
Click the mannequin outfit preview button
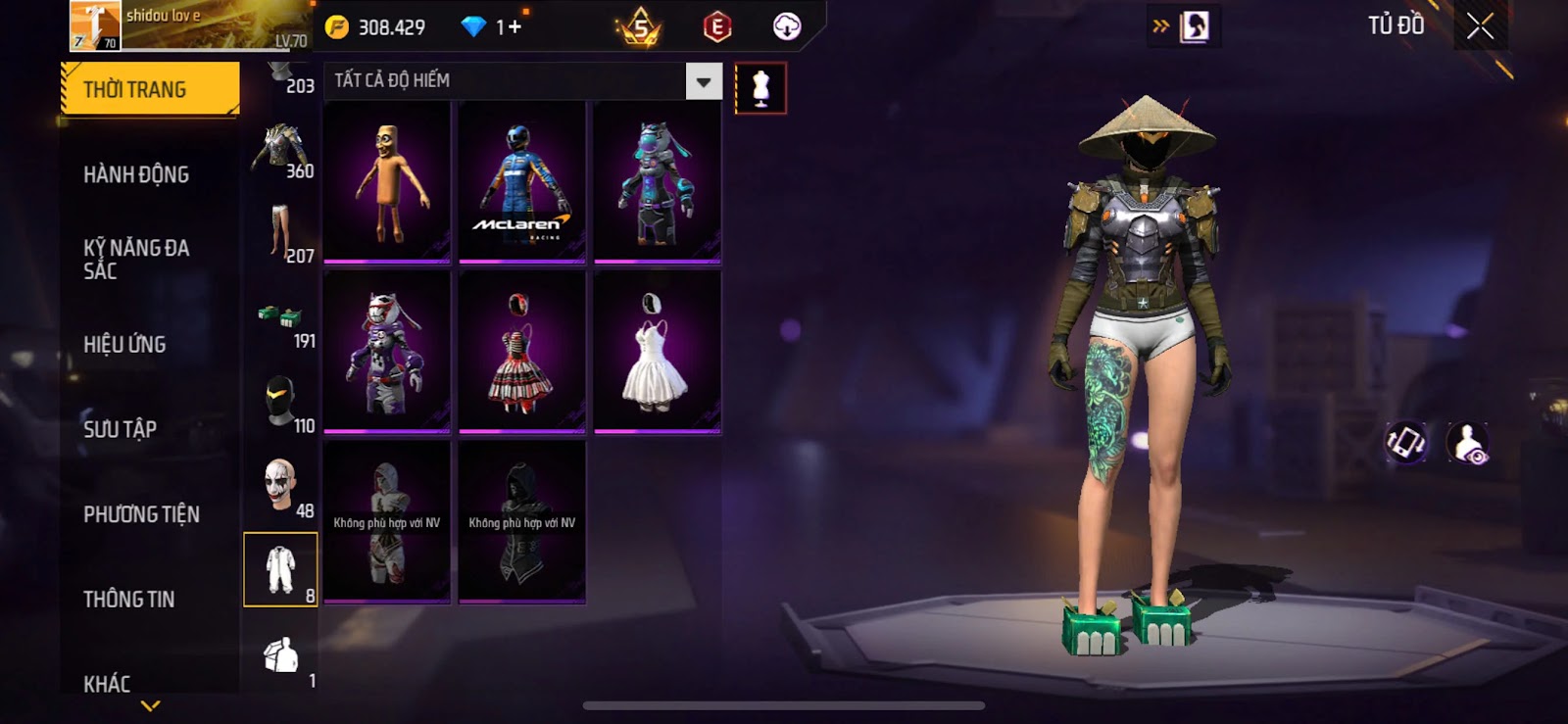point(760,88)
